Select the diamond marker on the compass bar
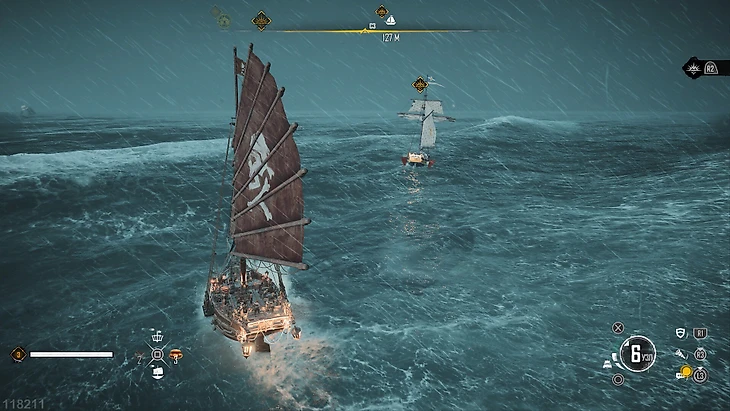 pos(261,19)
